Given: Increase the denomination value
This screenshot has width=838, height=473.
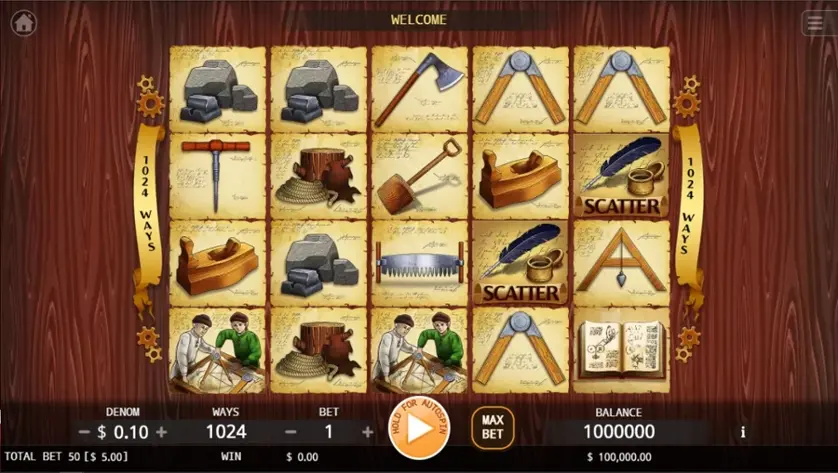Looking at the screenshot, I should click(x=162, y=432).
